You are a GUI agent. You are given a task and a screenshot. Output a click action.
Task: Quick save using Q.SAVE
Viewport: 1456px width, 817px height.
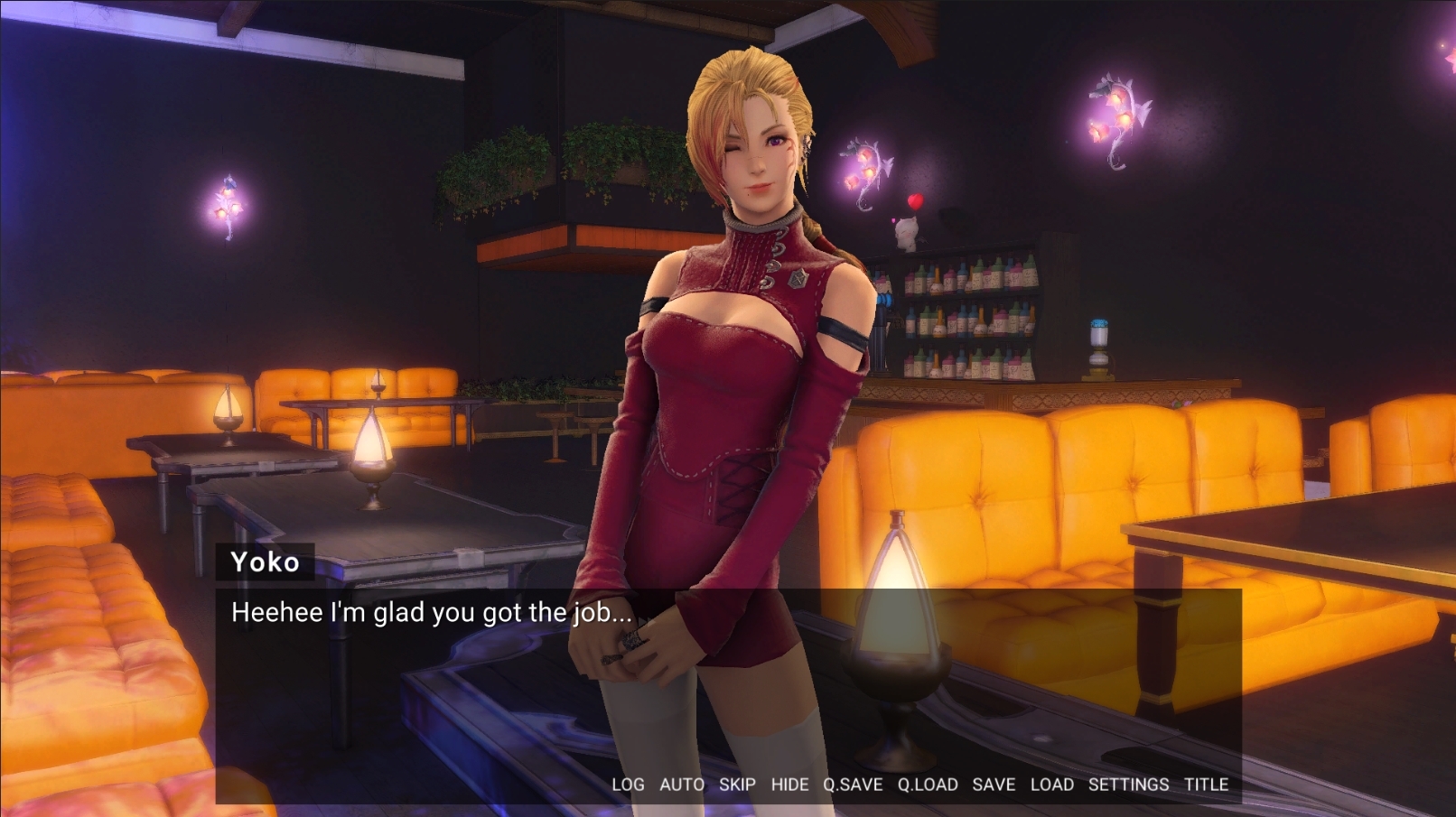coord(852,785)
